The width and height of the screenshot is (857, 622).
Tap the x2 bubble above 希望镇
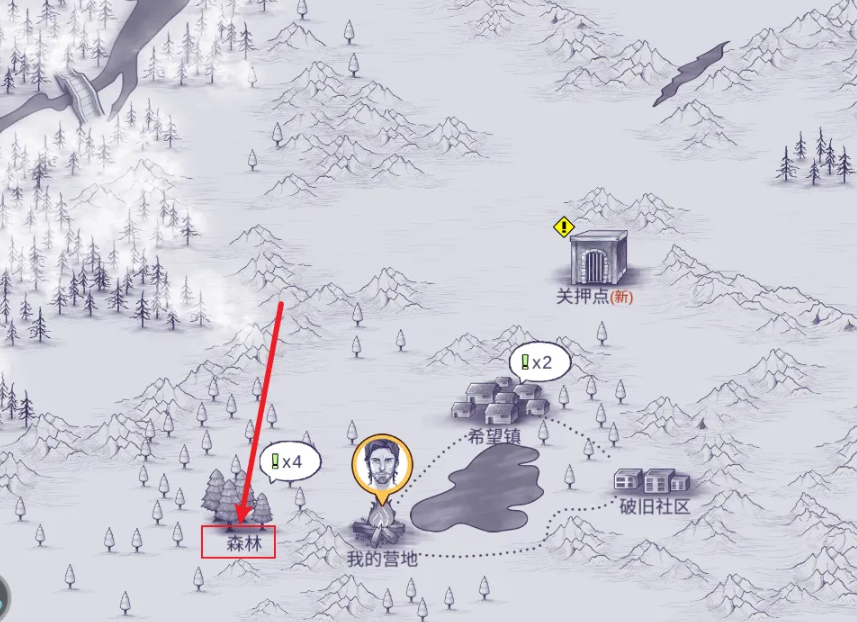pyautogui.click(x=540, y=363)
